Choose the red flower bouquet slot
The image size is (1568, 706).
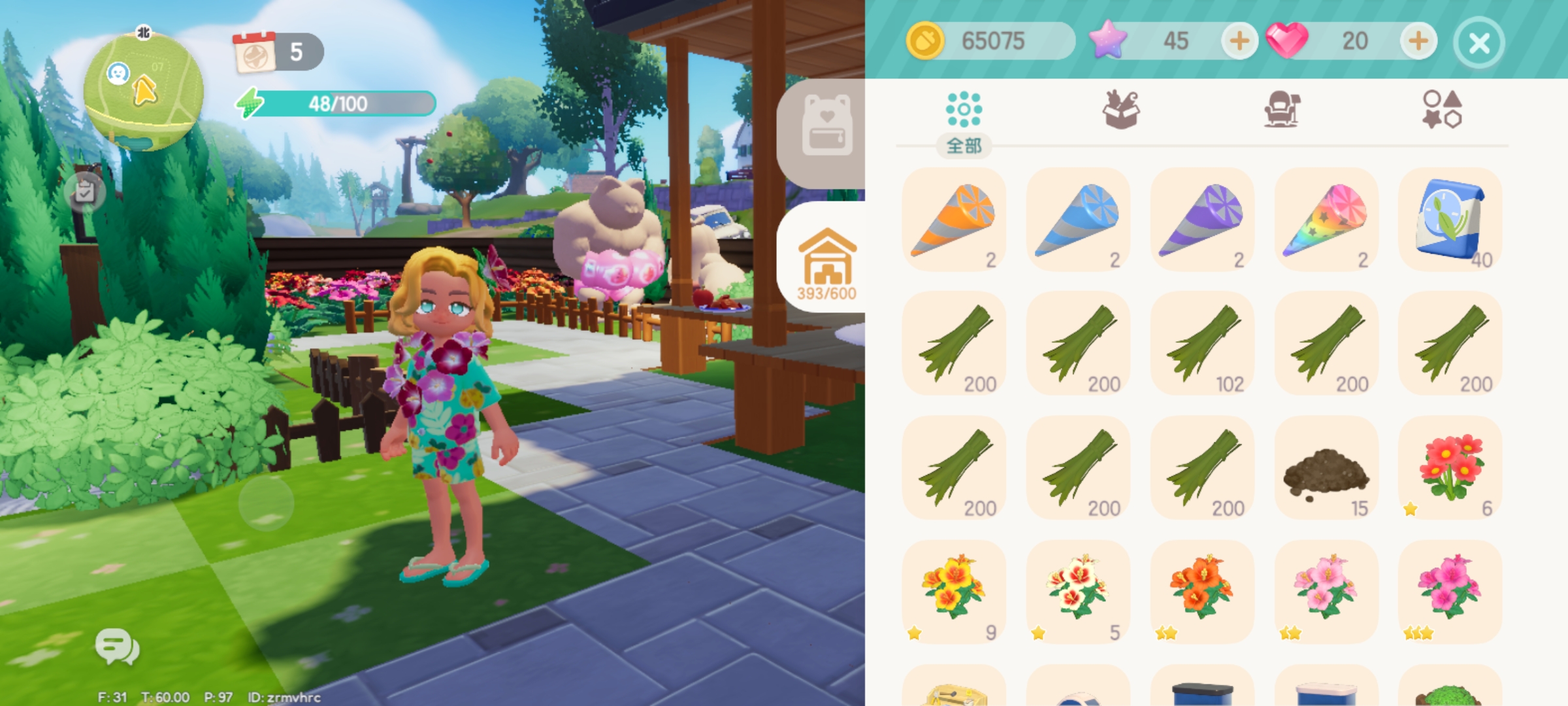coord(1450,468)
